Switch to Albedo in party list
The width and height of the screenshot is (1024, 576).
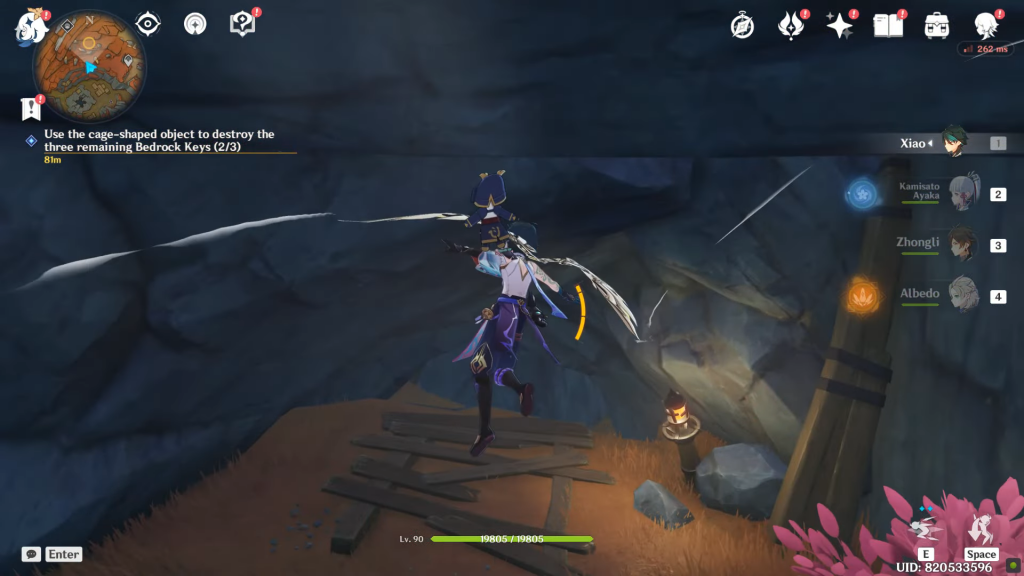coord(961,296)
